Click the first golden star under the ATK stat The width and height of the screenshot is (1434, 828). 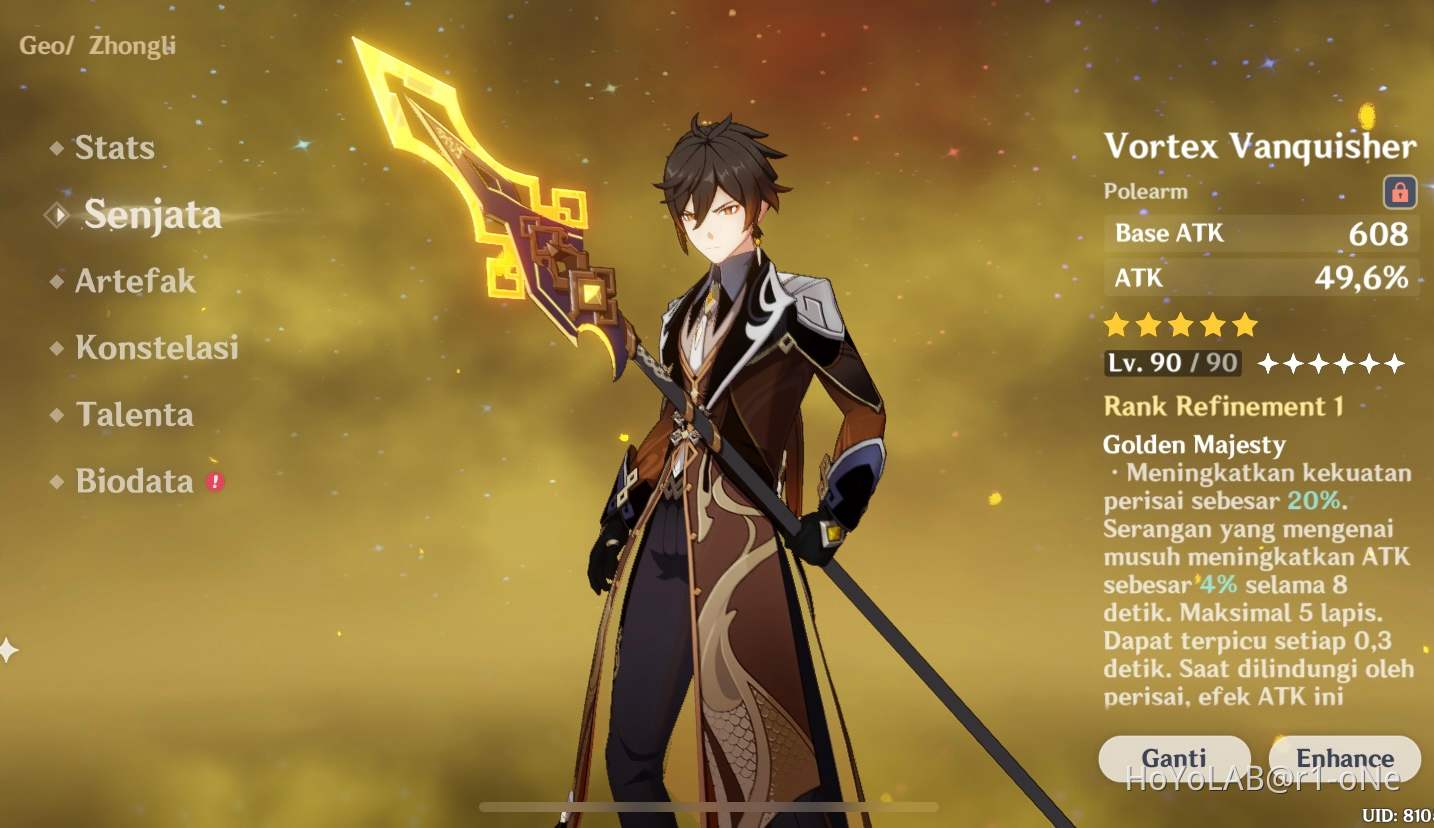point(1115,325)
